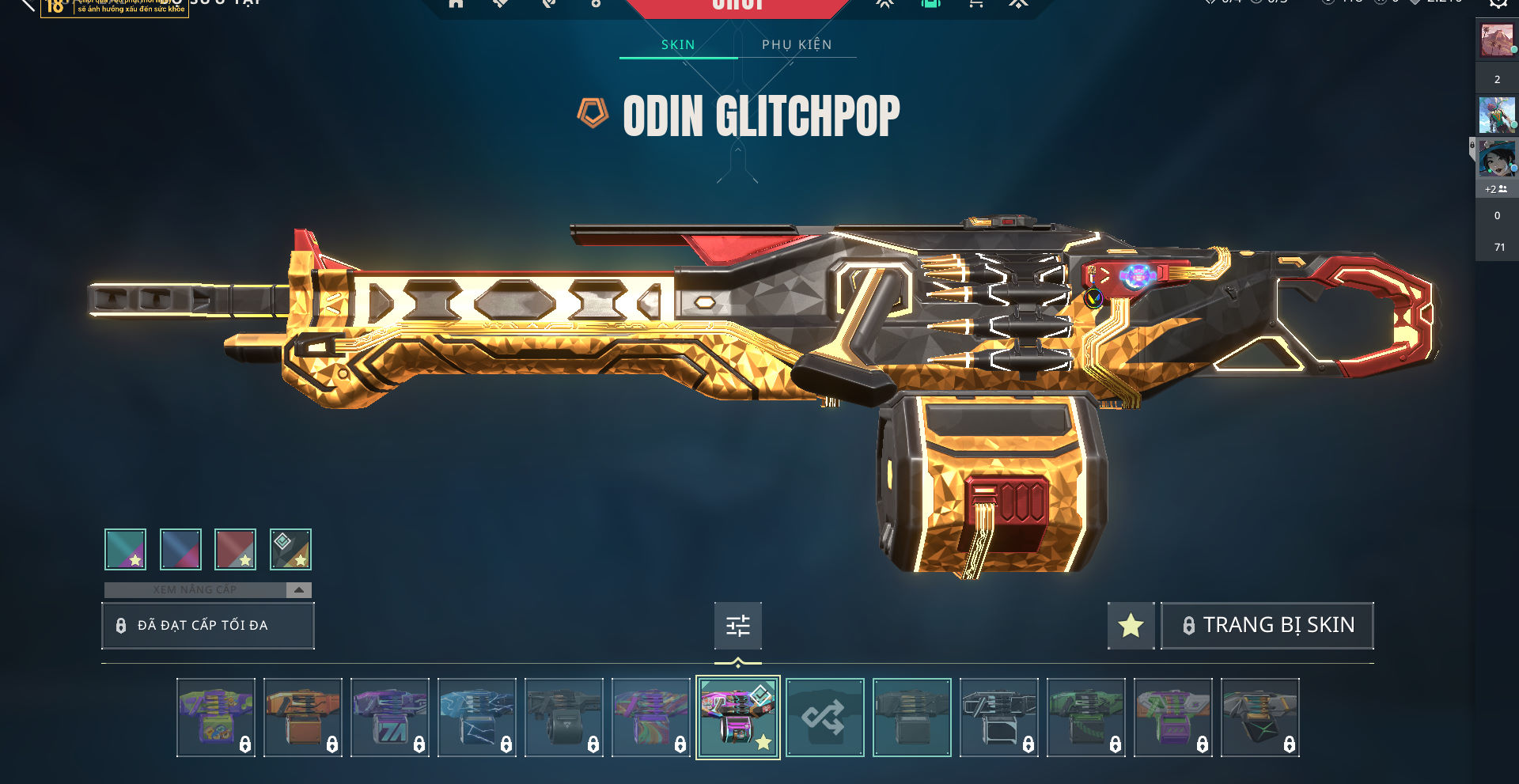Screen dimensions: 1519x784
Task: Expand the Xem Nâng Cấp upgrades arrow
Action: [298, 589]
